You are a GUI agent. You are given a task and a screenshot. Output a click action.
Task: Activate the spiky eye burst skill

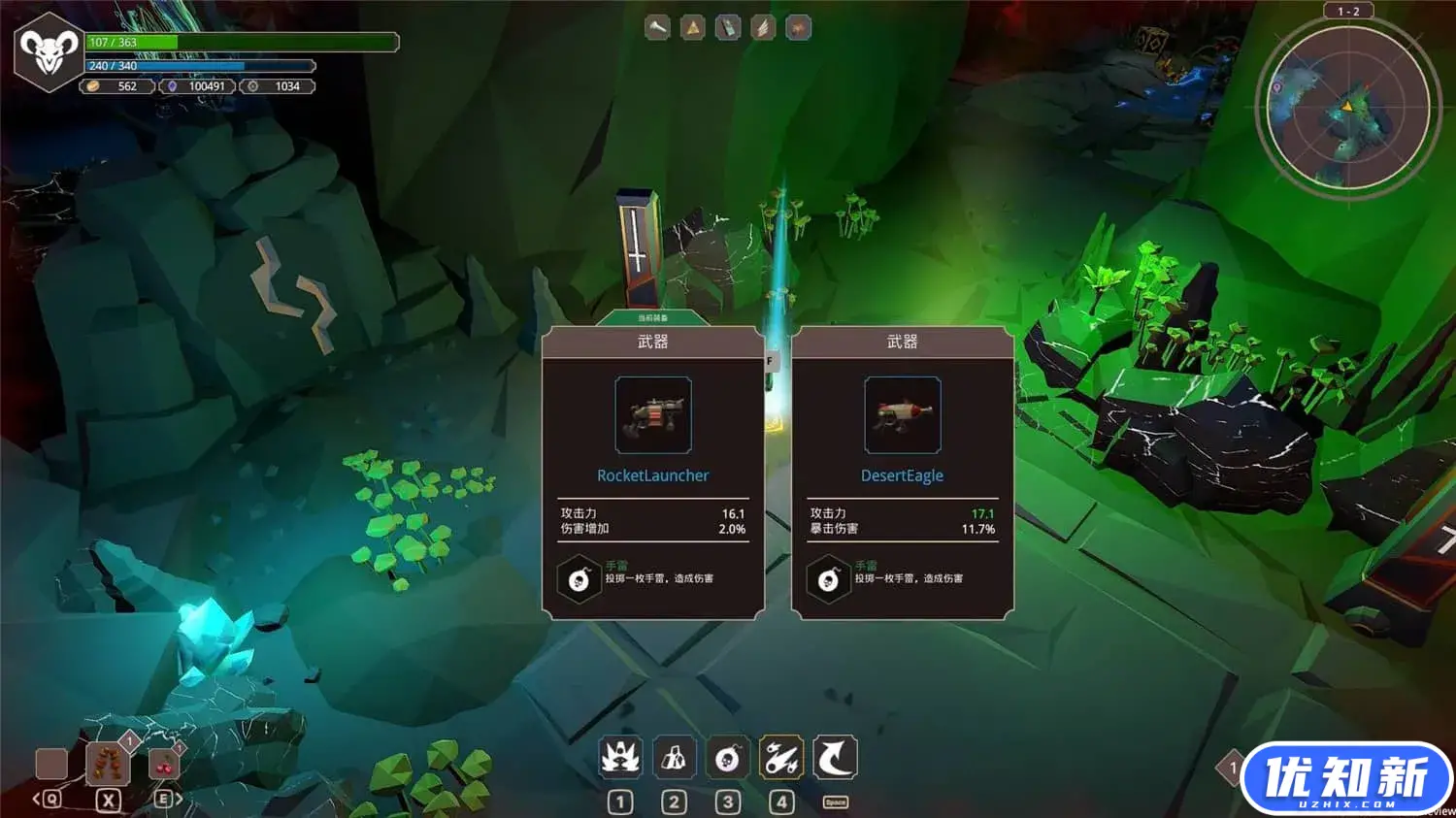coord(620,758)
